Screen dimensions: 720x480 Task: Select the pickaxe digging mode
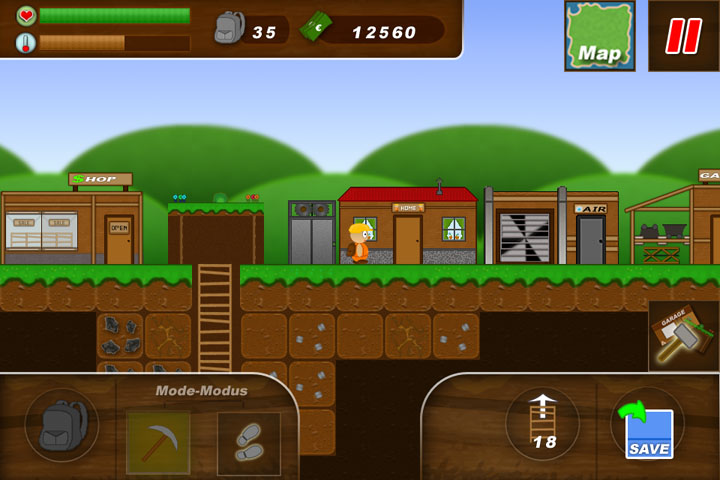[x=157, y=441]
